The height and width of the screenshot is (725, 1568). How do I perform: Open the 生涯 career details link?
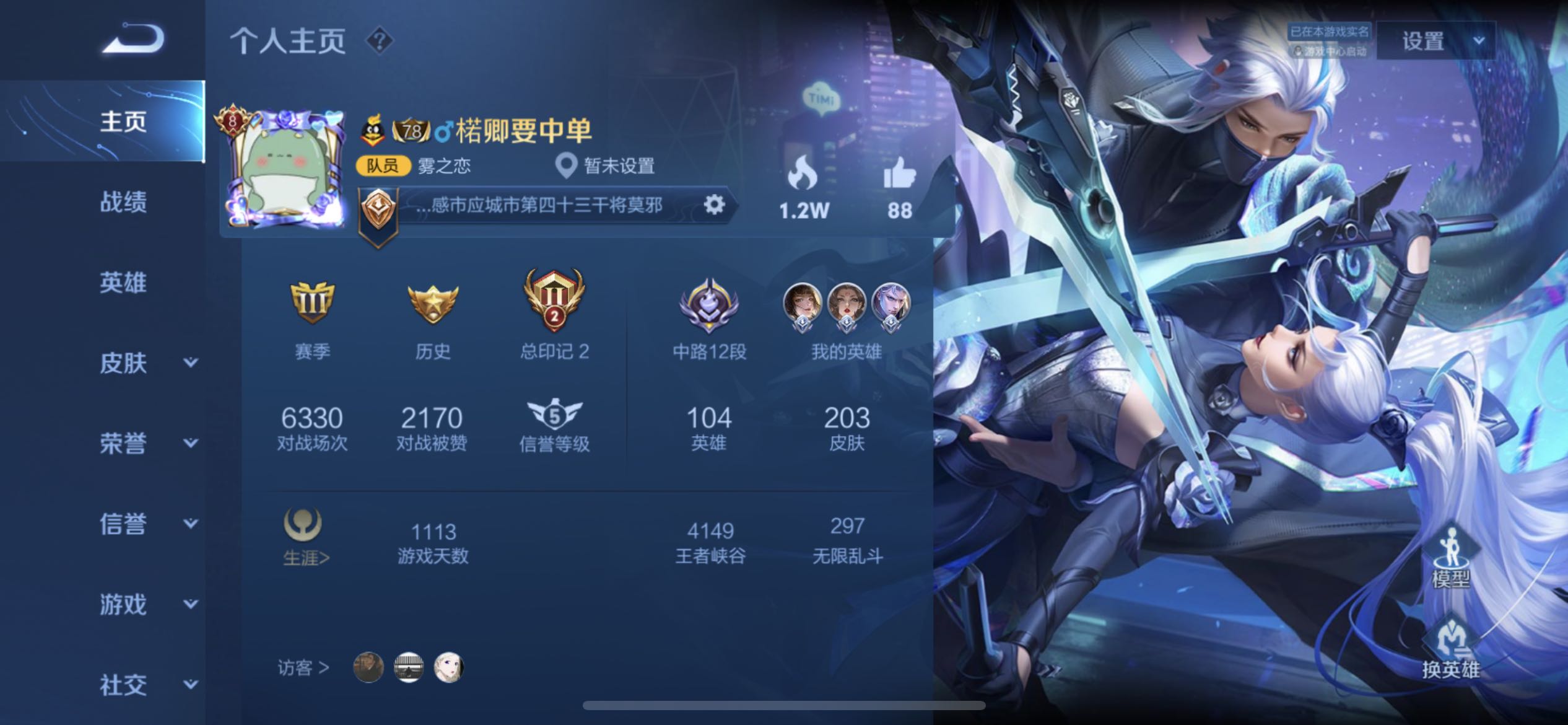pyautogui.click(x=305, y=558)
